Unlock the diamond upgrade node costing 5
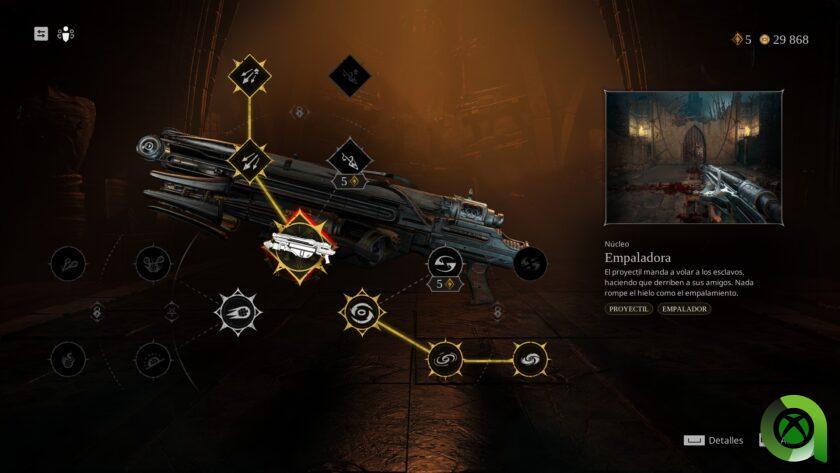The image size is (840, 473). click(349, 158)
